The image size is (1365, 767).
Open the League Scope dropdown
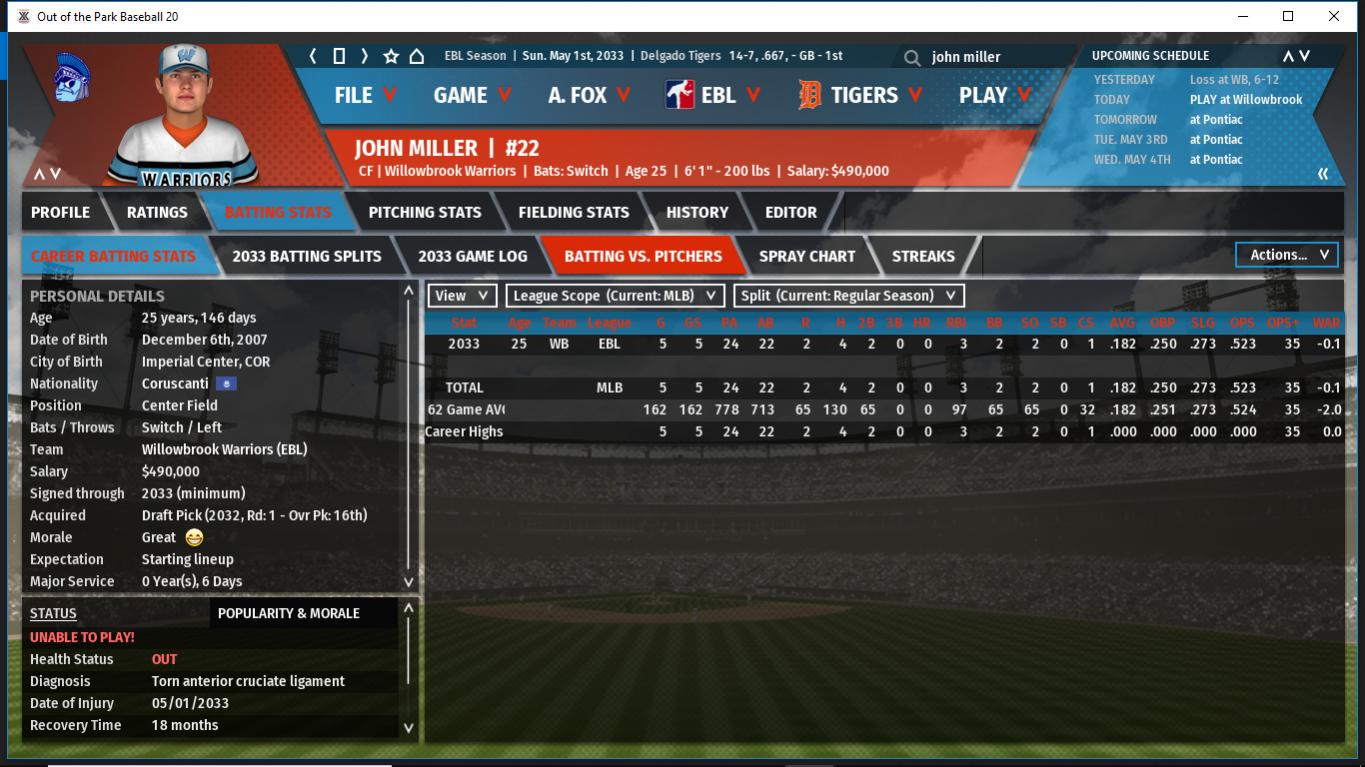click(615, 296)
